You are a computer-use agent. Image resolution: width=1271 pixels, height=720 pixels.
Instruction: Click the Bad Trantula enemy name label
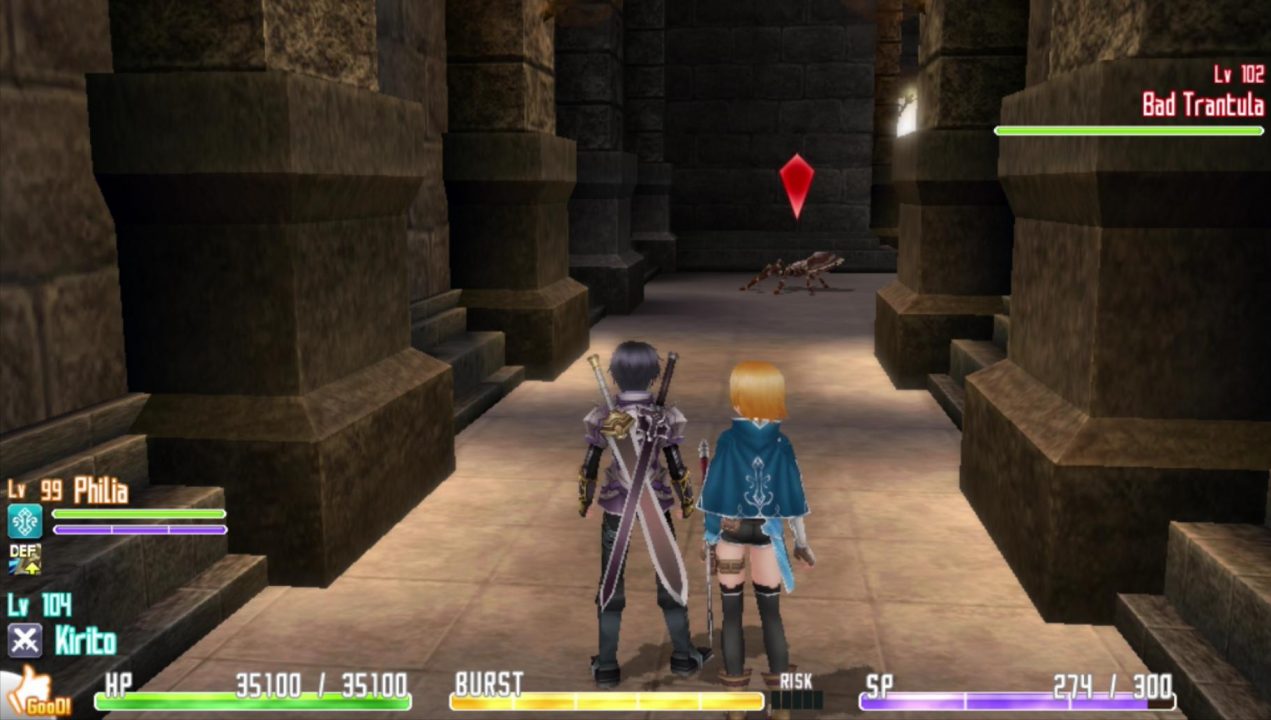pyautogui.click(x=1202, y=105)
